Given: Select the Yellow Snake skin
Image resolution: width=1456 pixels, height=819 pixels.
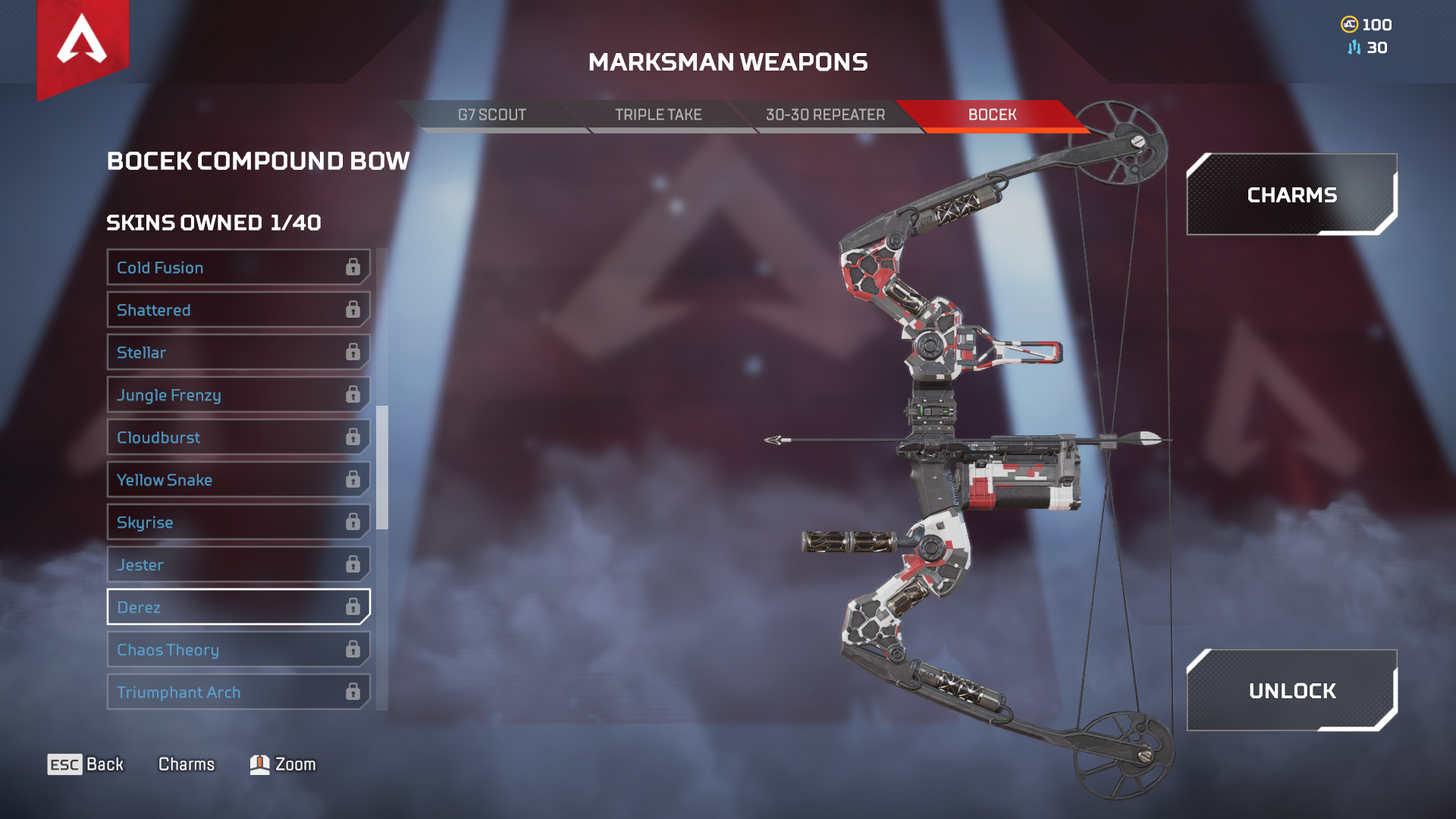Looking at the screenshot, I should (227, 479).
